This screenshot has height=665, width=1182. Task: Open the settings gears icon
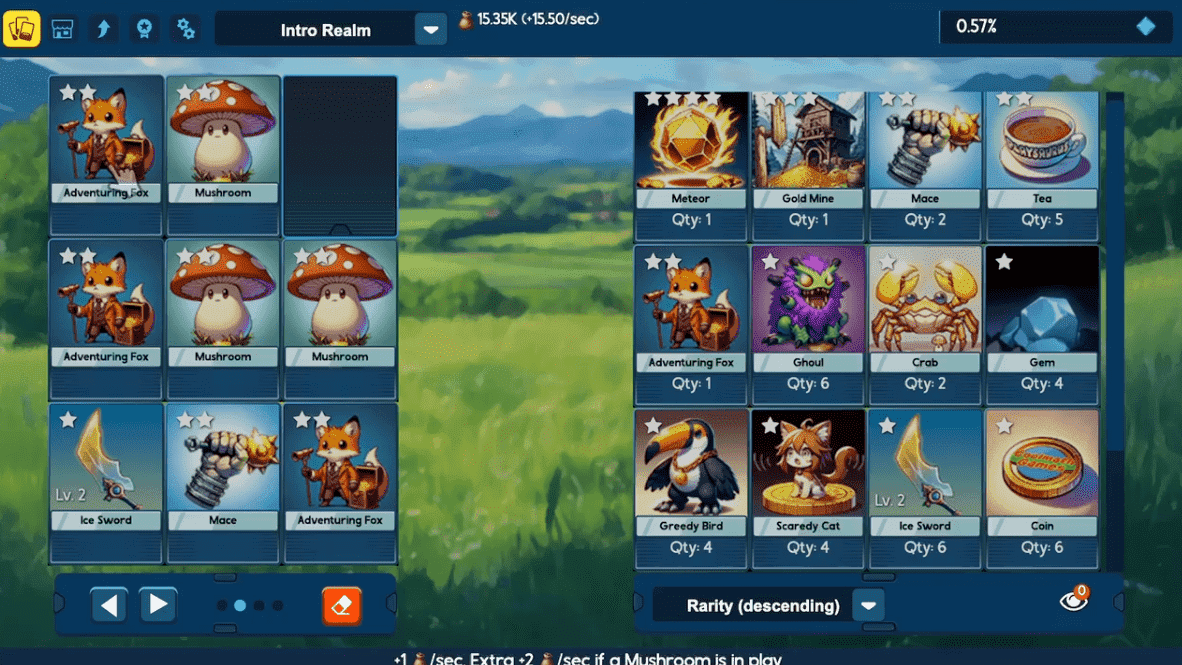coord(185,29)
